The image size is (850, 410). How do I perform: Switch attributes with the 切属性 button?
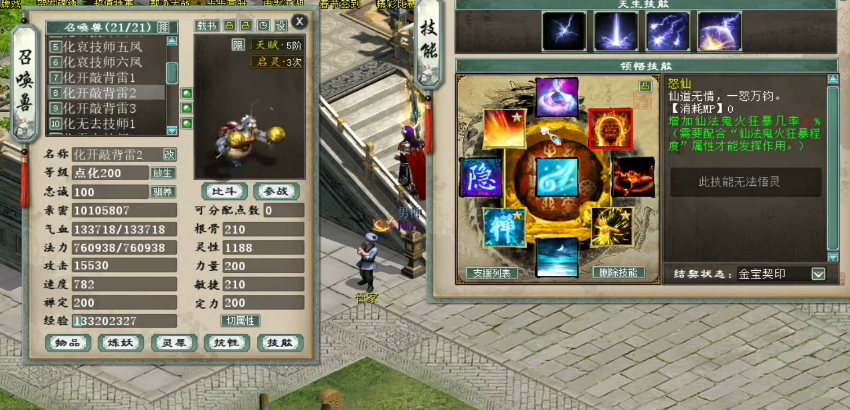pyautogui.click(x=241, y=321)
